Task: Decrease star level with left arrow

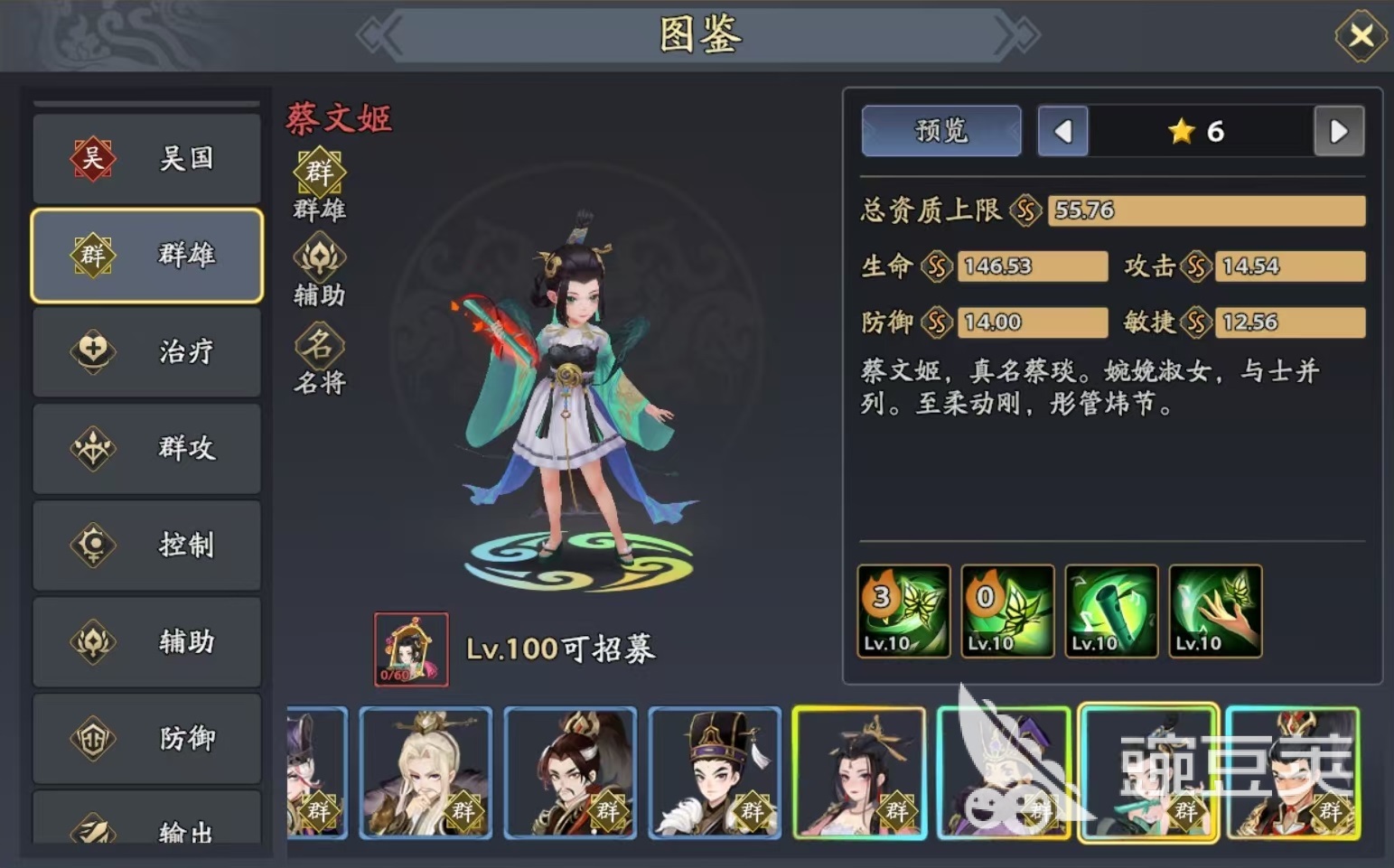Action: [x=1062, y=132]
